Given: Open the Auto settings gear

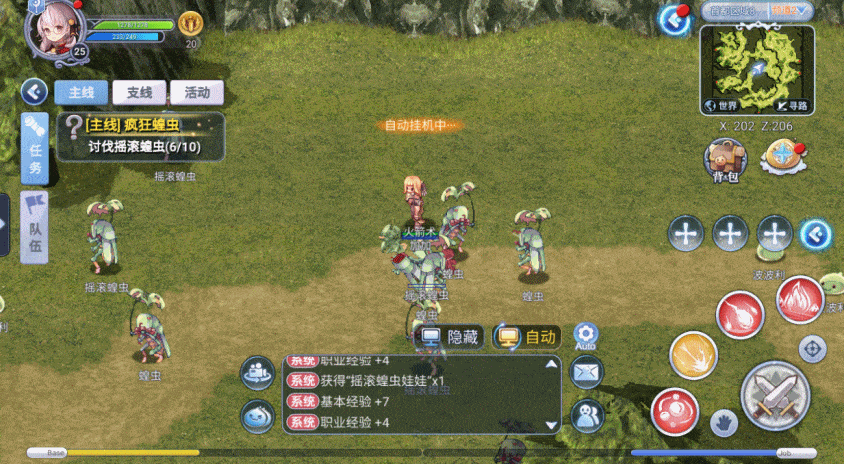Looking at the screenshot, I should pyautogui.click(x=586, y=336).
